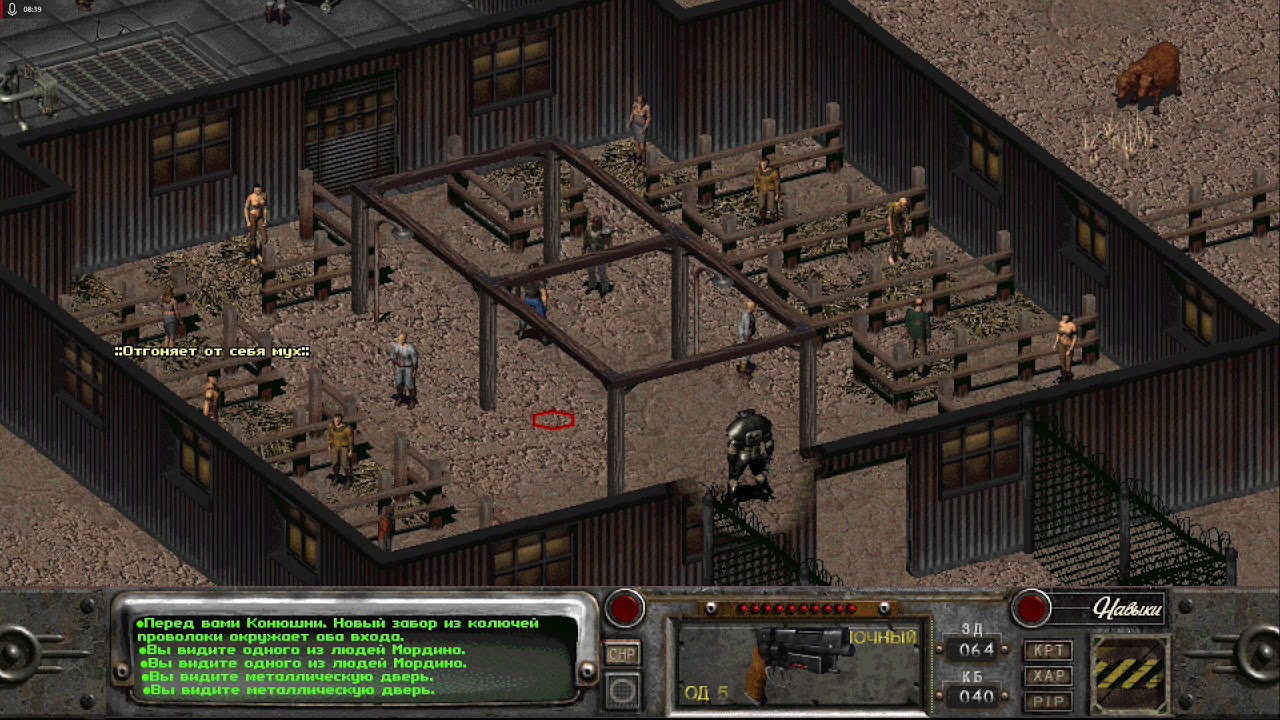1280x720 pixels.
Task: Open the options menu round button
Action: click(x=623, y=689)
